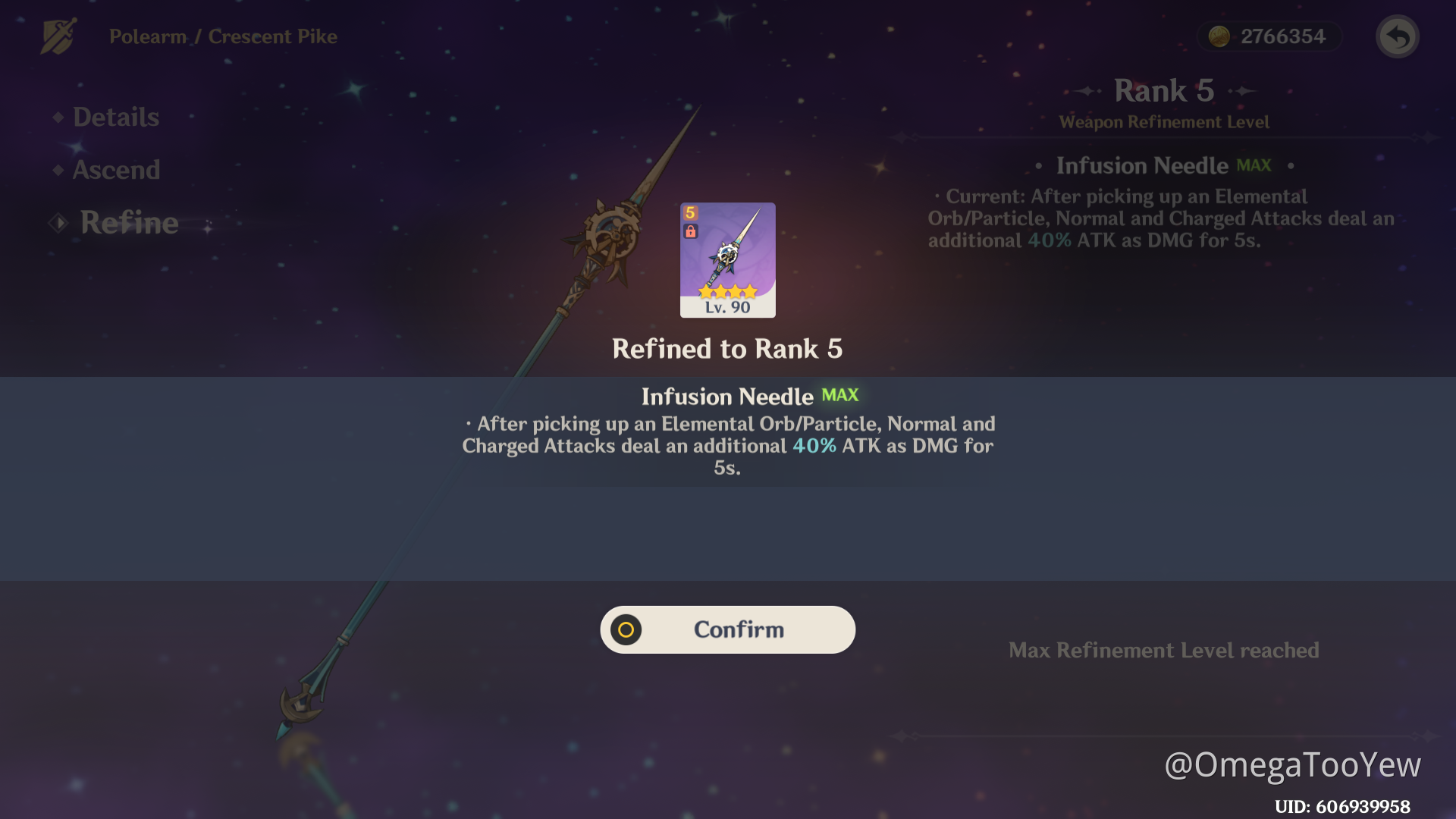Select the Details menu entry
Screen dimensions: 1456x819
pyautogui.click(x=115, y=117)
